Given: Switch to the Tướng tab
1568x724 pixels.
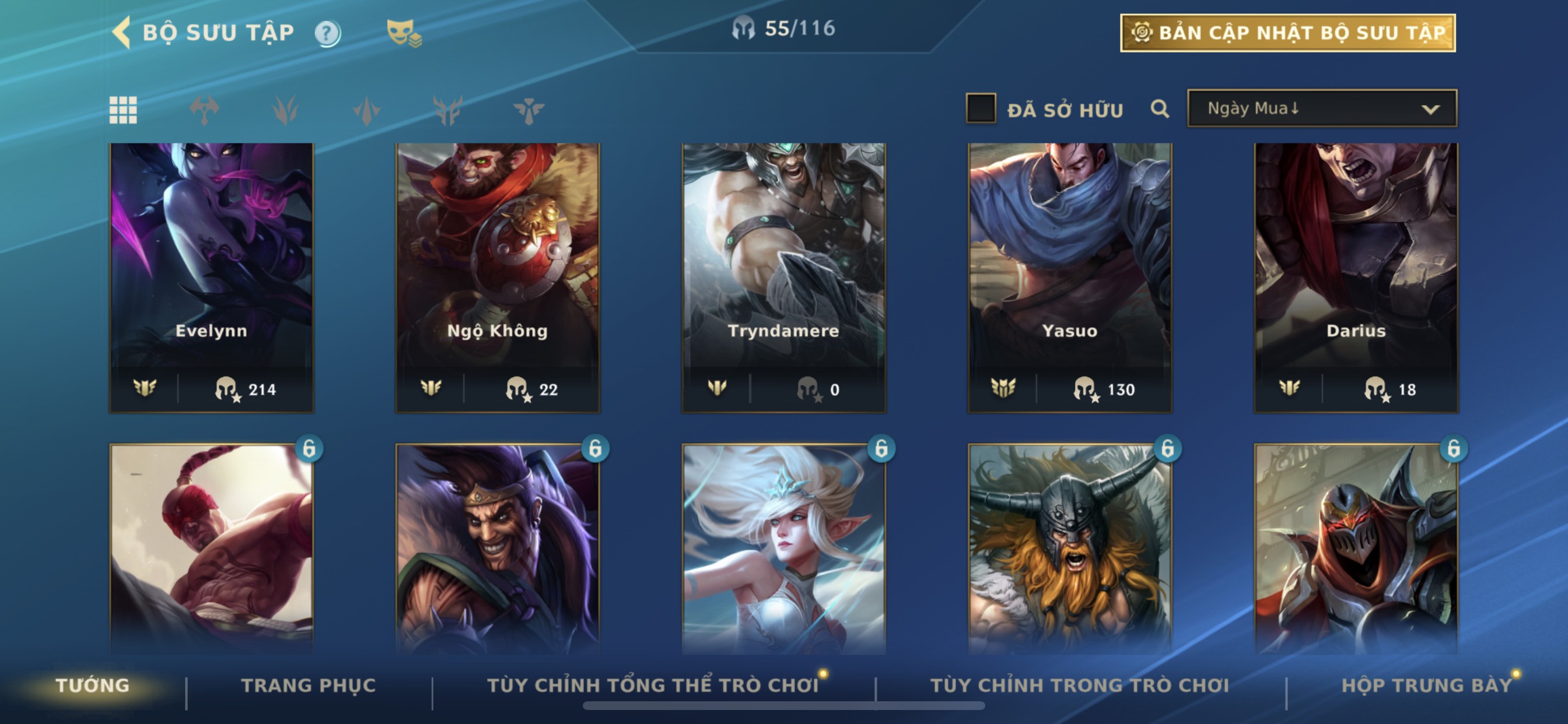Looking at the screenshot, I should click(x=93, y=685).
